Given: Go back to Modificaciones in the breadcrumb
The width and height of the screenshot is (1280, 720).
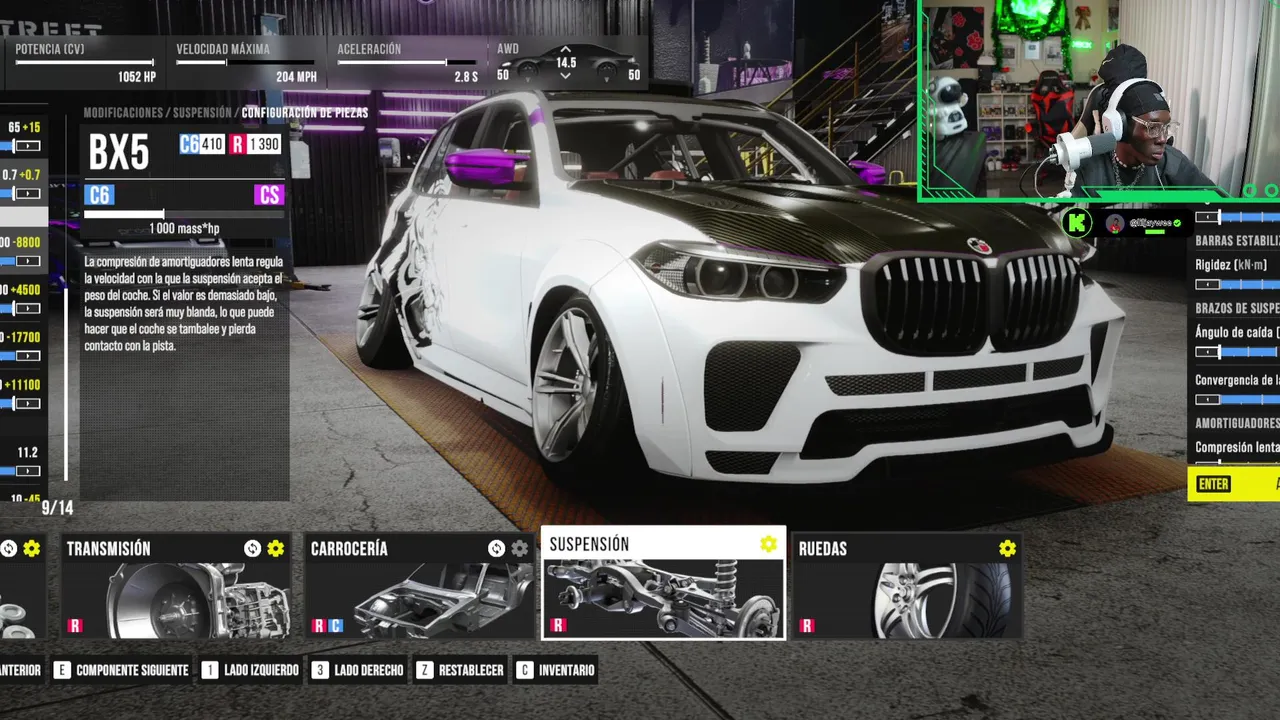Looking at the screenshot, I should (x=123, y=113).
